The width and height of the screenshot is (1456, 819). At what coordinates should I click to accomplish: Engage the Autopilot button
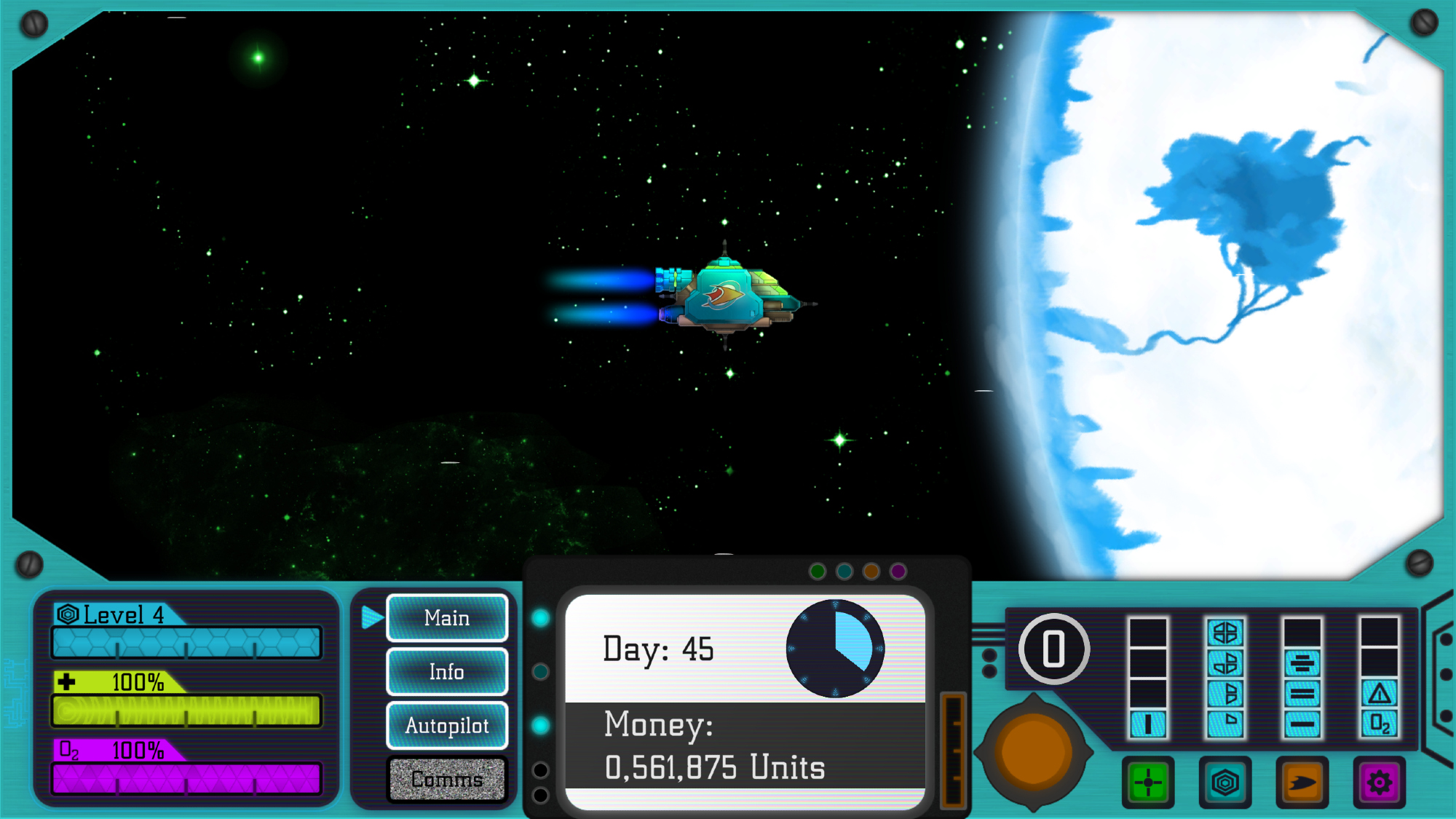pyautogui.click(x=447, y=726)
